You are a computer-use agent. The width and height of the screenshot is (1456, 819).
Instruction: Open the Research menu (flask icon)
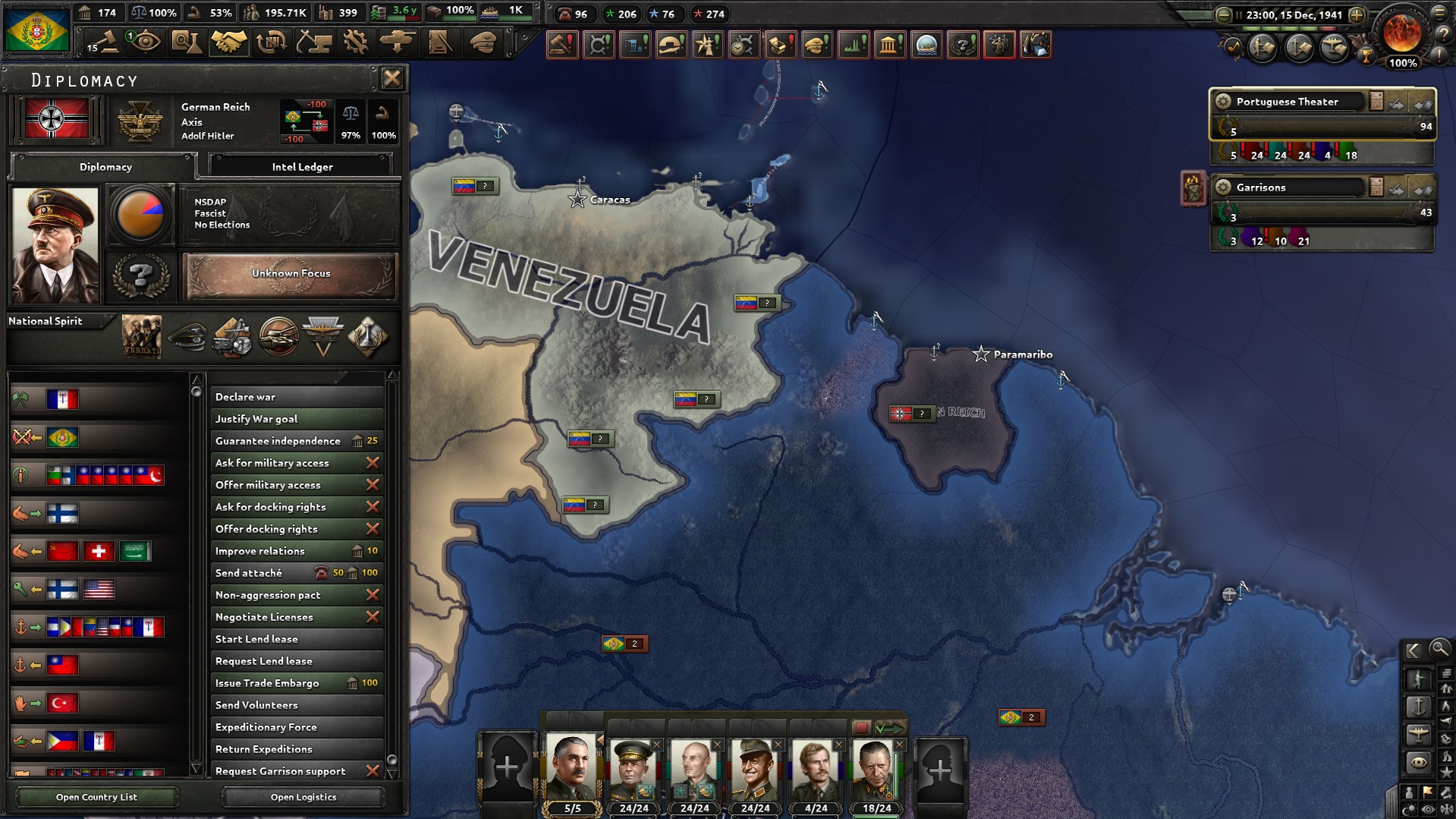[x=187, y=42]
